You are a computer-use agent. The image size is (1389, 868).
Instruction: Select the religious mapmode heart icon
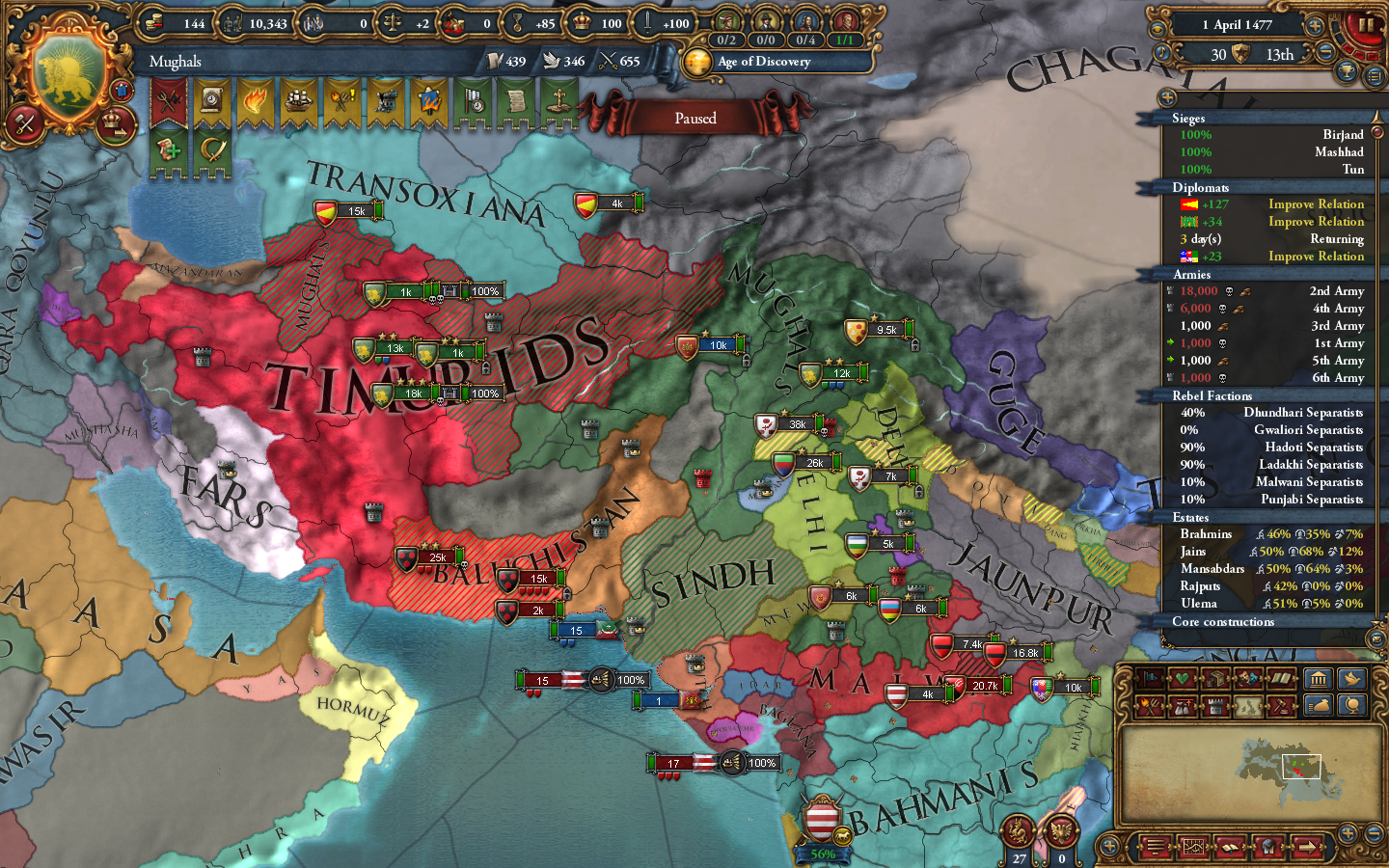coord(1183,680)
